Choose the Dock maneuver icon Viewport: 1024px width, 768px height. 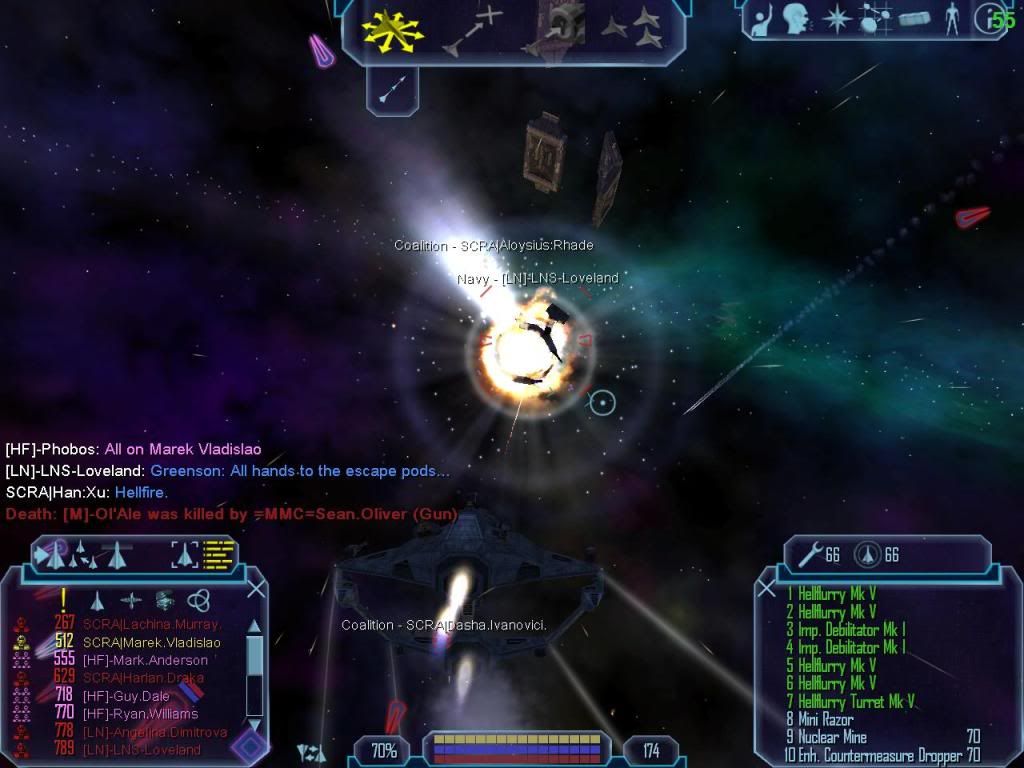tap(560, 28)
